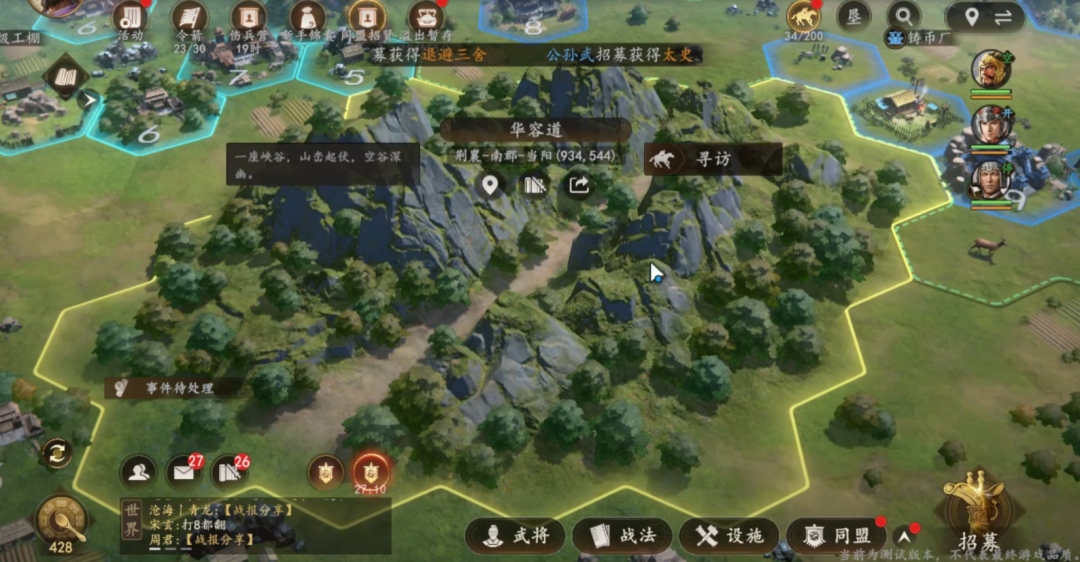Open the mail envelope with 27 unread

point(185,470)
